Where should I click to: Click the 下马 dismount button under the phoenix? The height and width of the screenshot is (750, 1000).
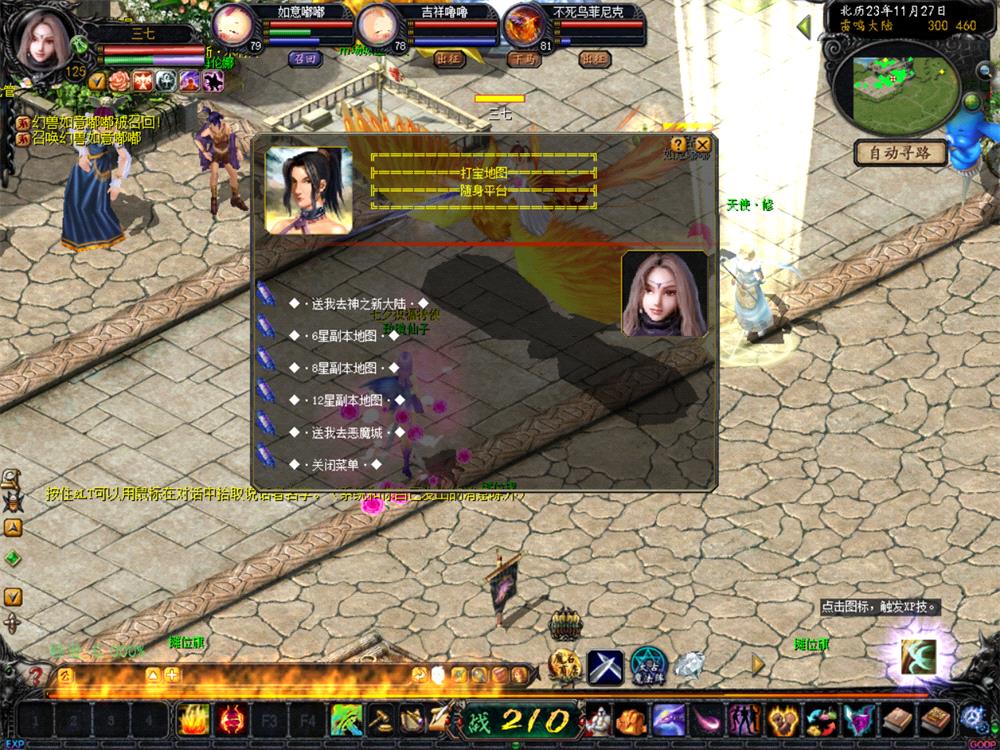pyautogui.click(x=523, y=59)
